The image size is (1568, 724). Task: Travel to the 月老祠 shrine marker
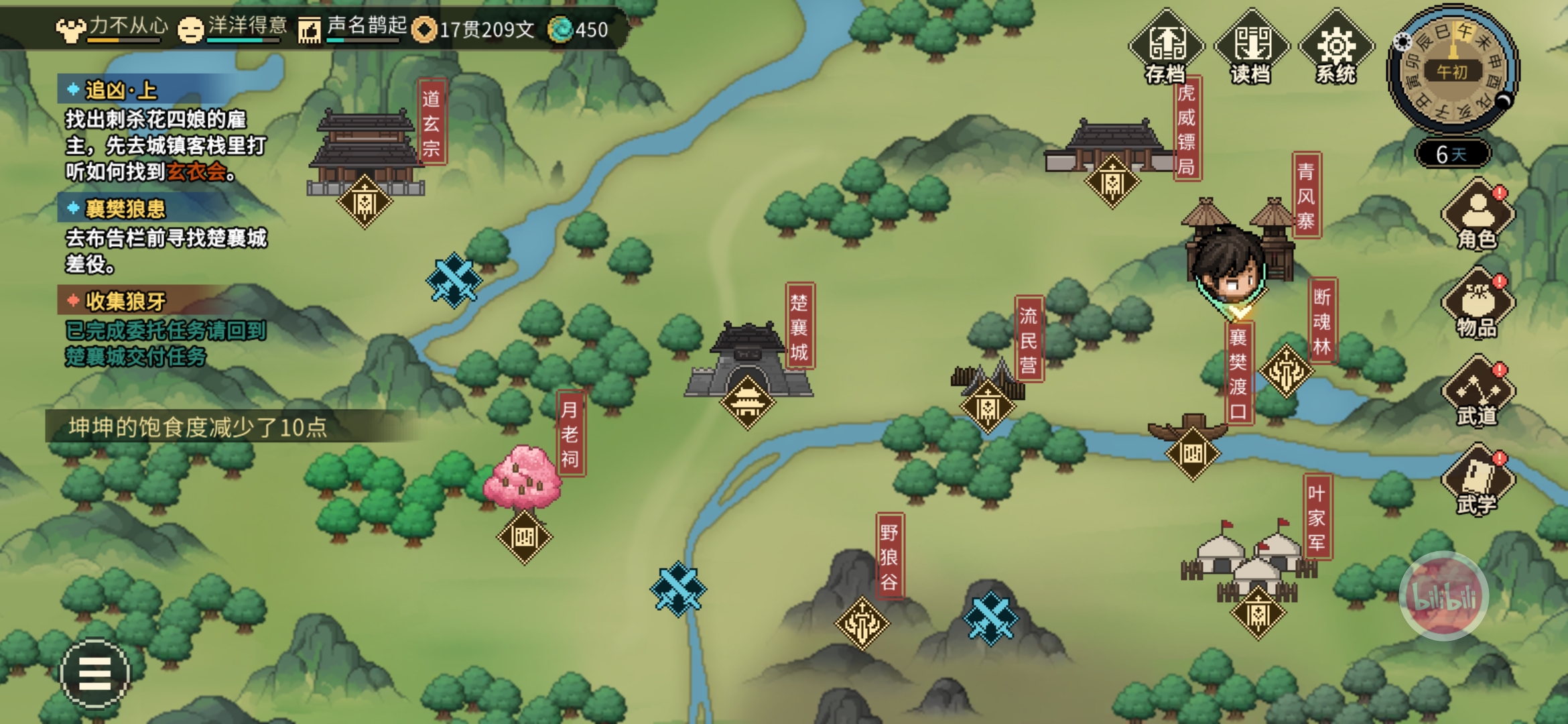pyautogui.click(x=524, y=537)
